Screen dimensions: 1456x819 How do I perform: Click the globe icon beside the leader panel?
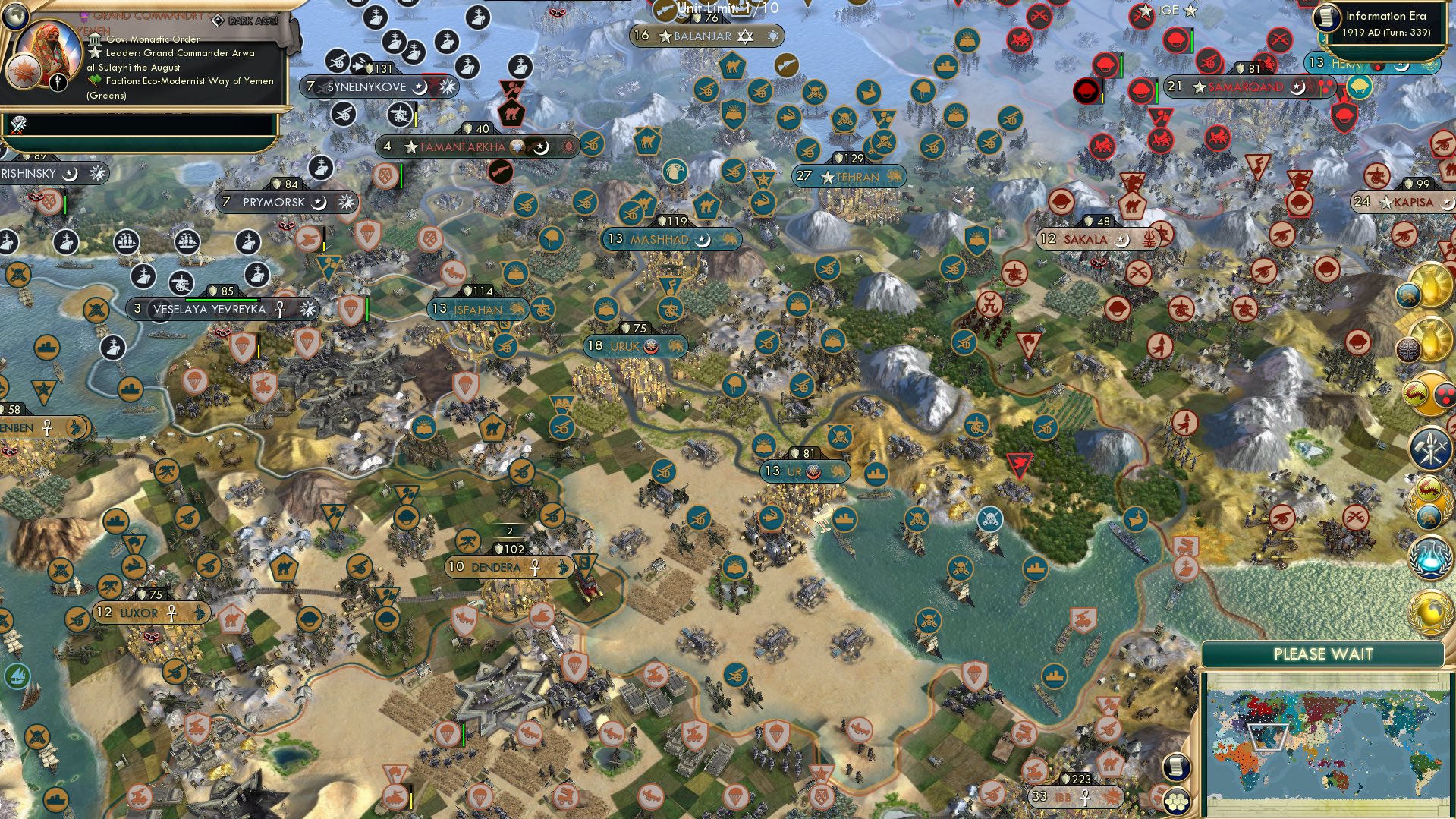click(x=15, y=17)
